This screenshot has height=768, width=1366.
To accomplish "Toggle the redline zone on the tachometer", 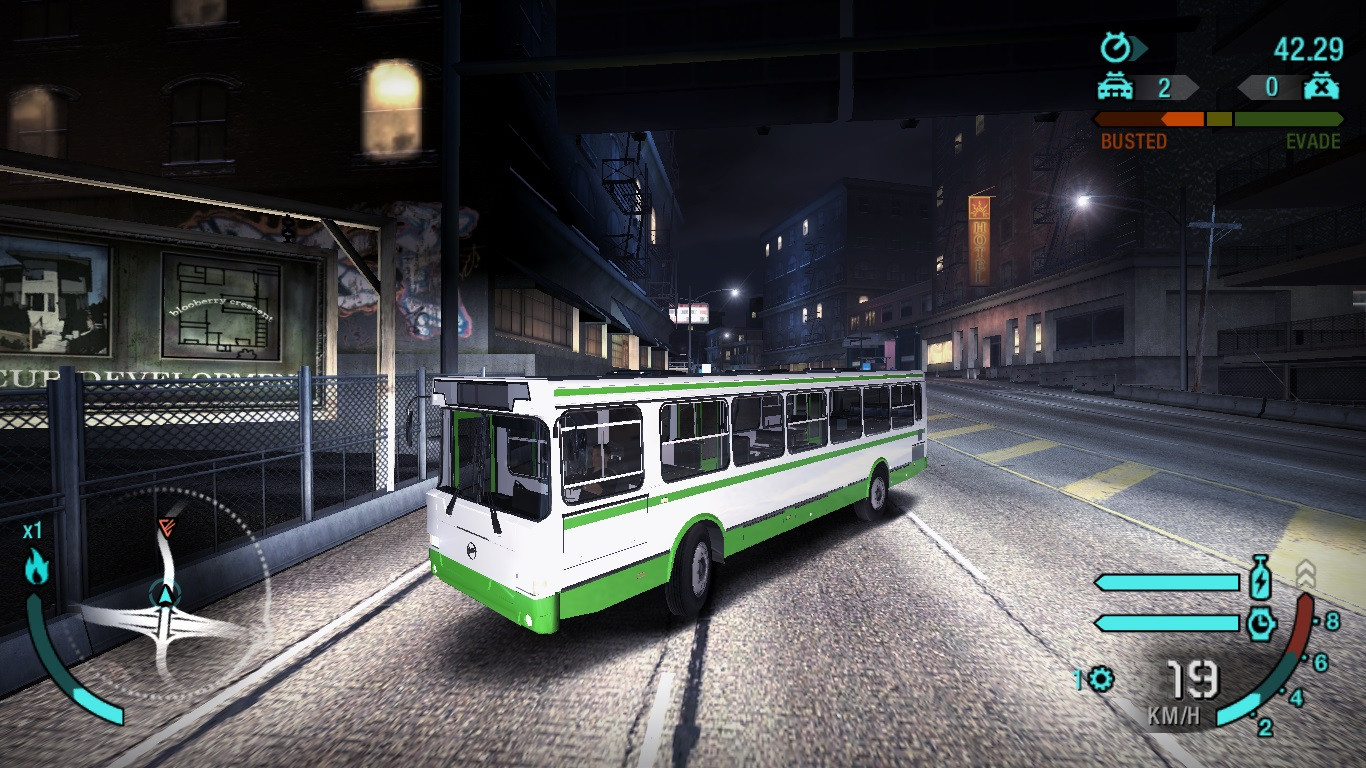I will [x=1299, y=622].
